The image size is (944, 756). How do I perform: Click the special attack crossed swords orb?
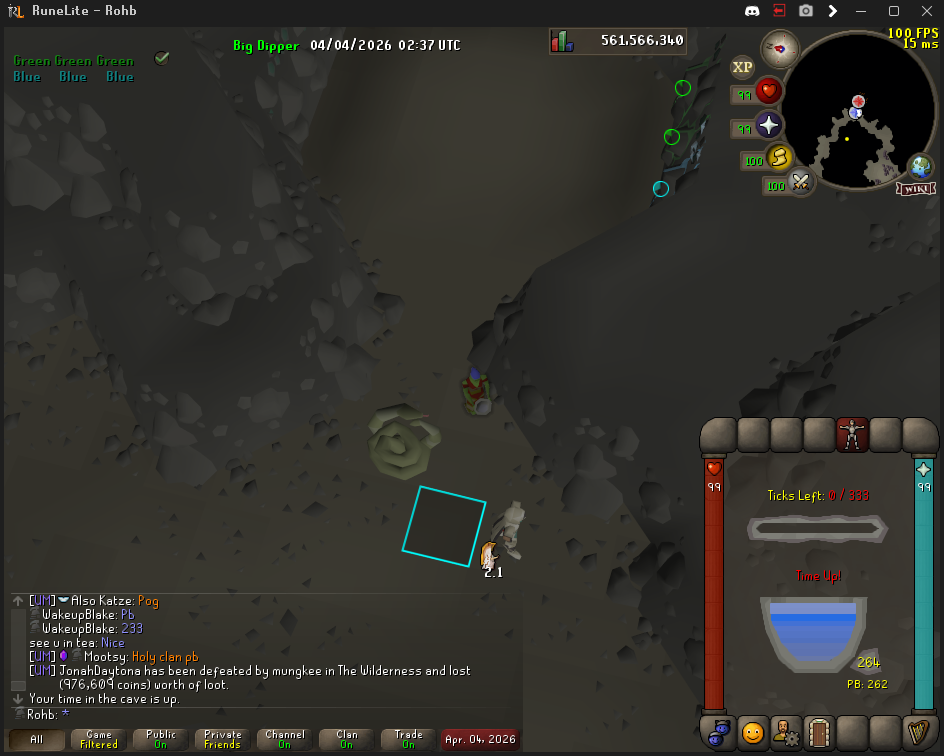[x=799, y=183]
